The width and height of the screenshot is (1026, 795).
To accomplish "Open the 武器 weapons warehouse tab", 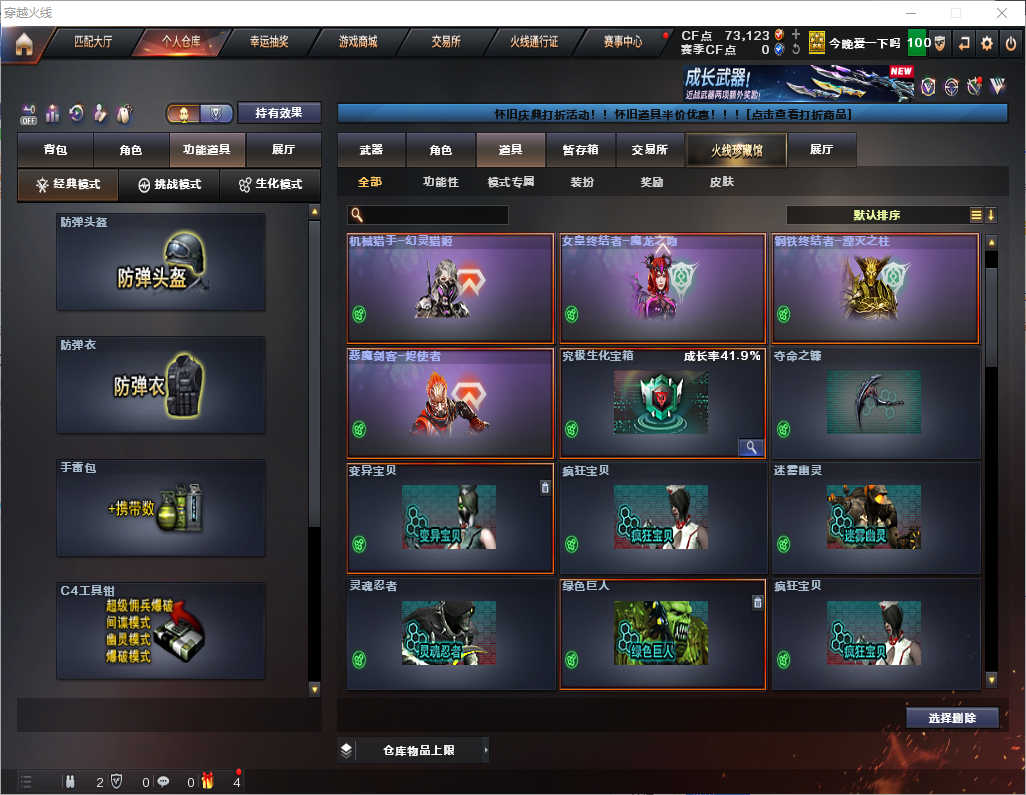I will tap(371, 150).
